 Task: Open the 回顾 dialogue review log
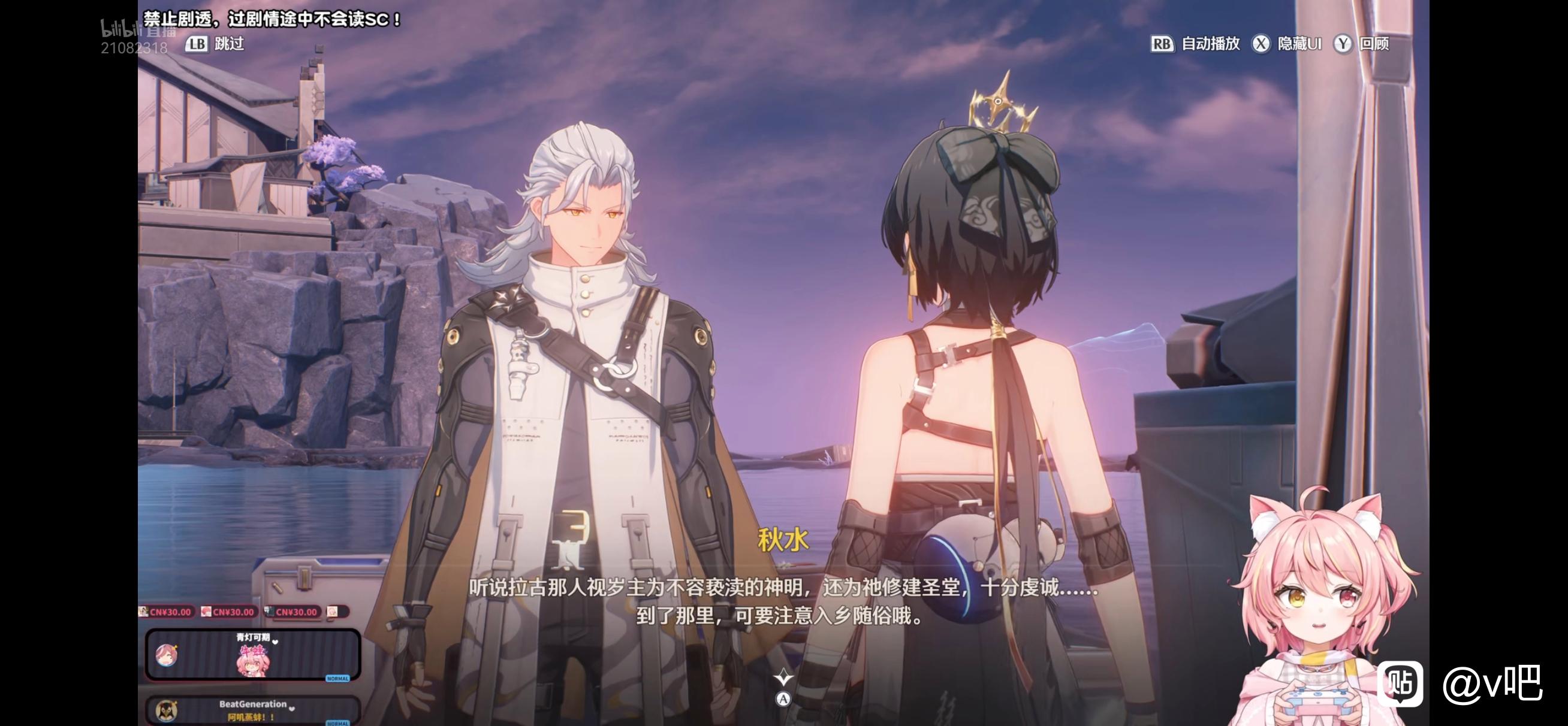click(x=1362, y=44)
